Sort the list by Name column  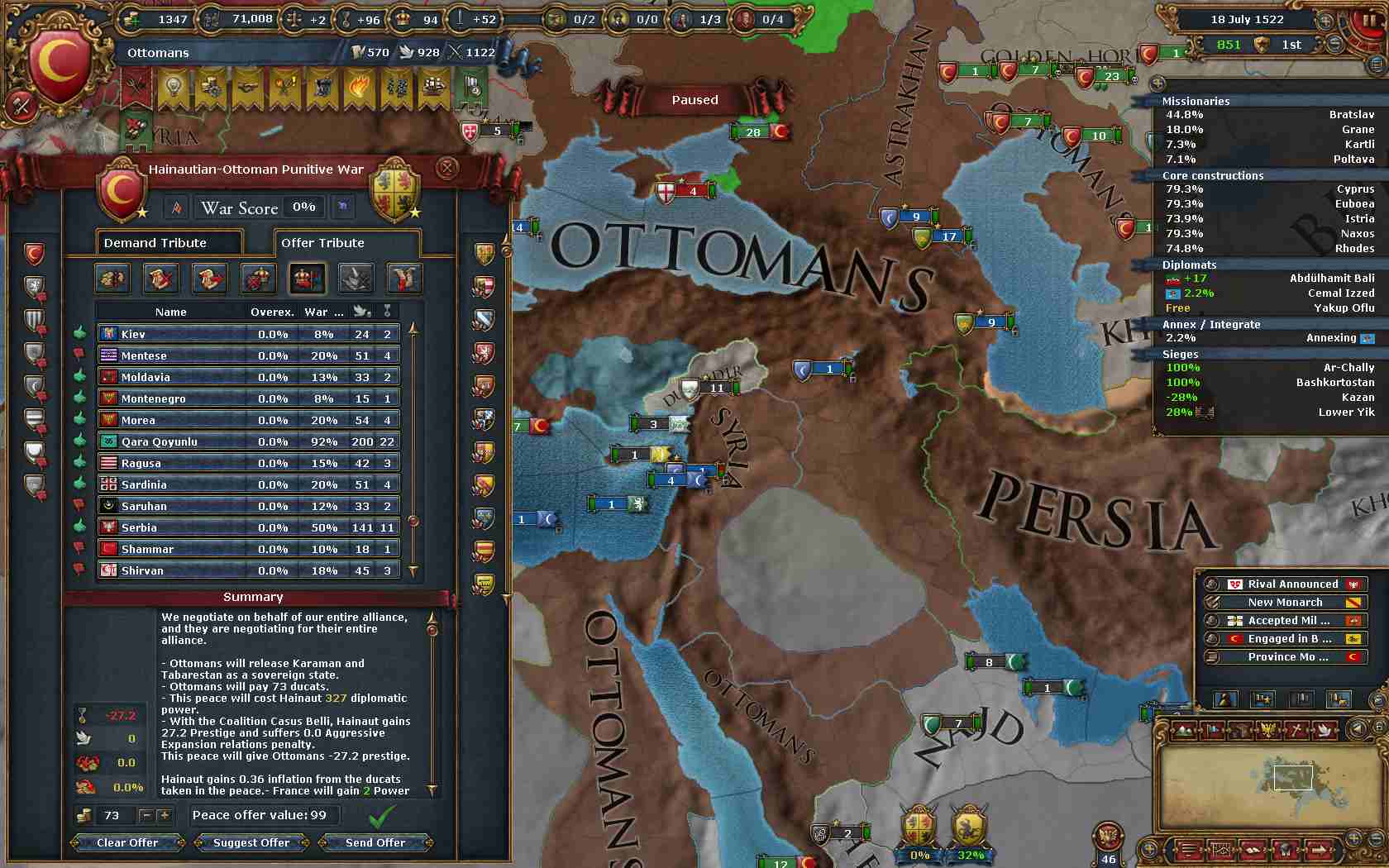pos(171,312)
